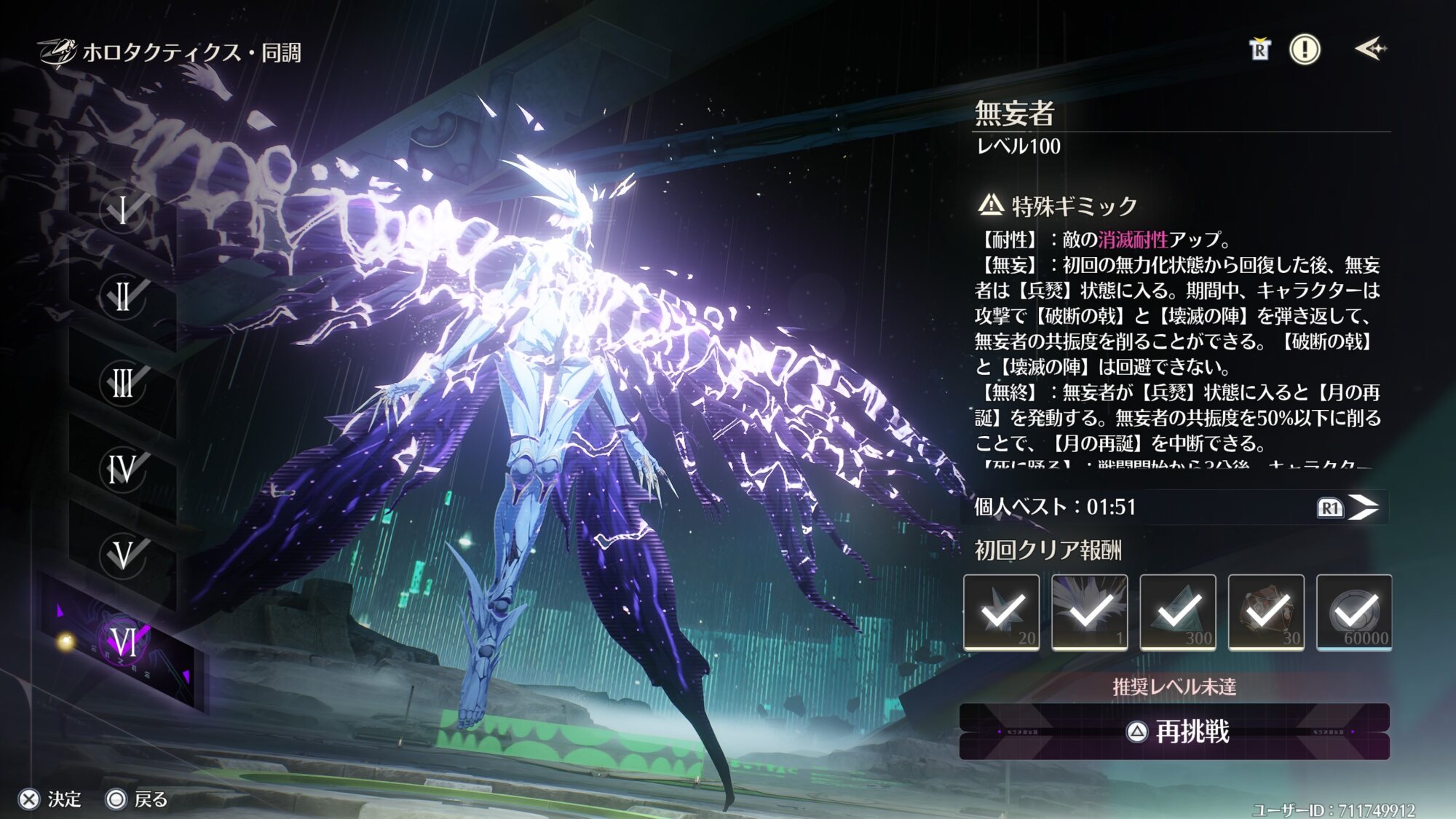Select difficulty stage II
Image resolution: width=1456 pixels, height=819 pixels.
(123, 296)
